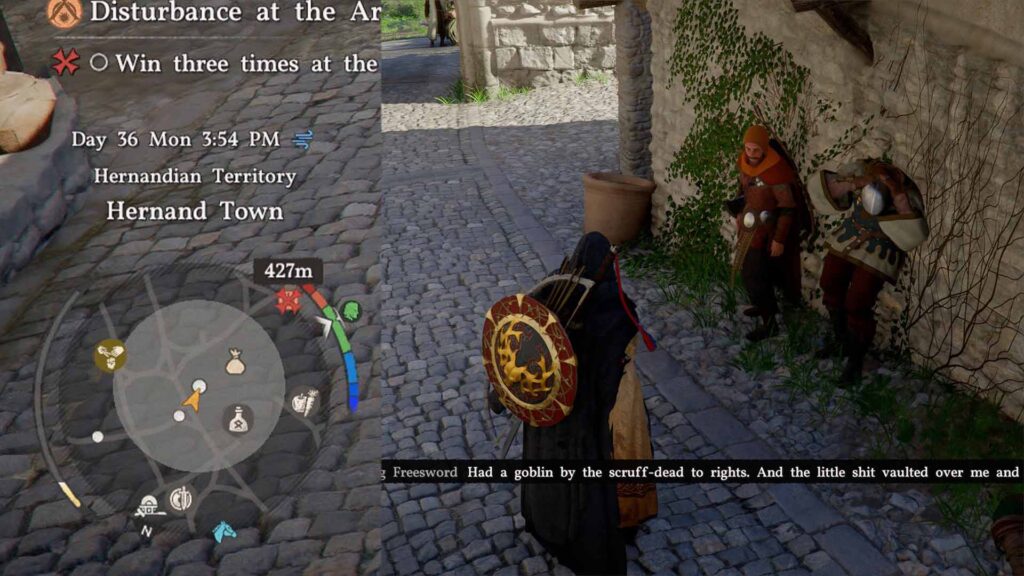Click the orange player arrow on minimap

[x=193, y=401]
